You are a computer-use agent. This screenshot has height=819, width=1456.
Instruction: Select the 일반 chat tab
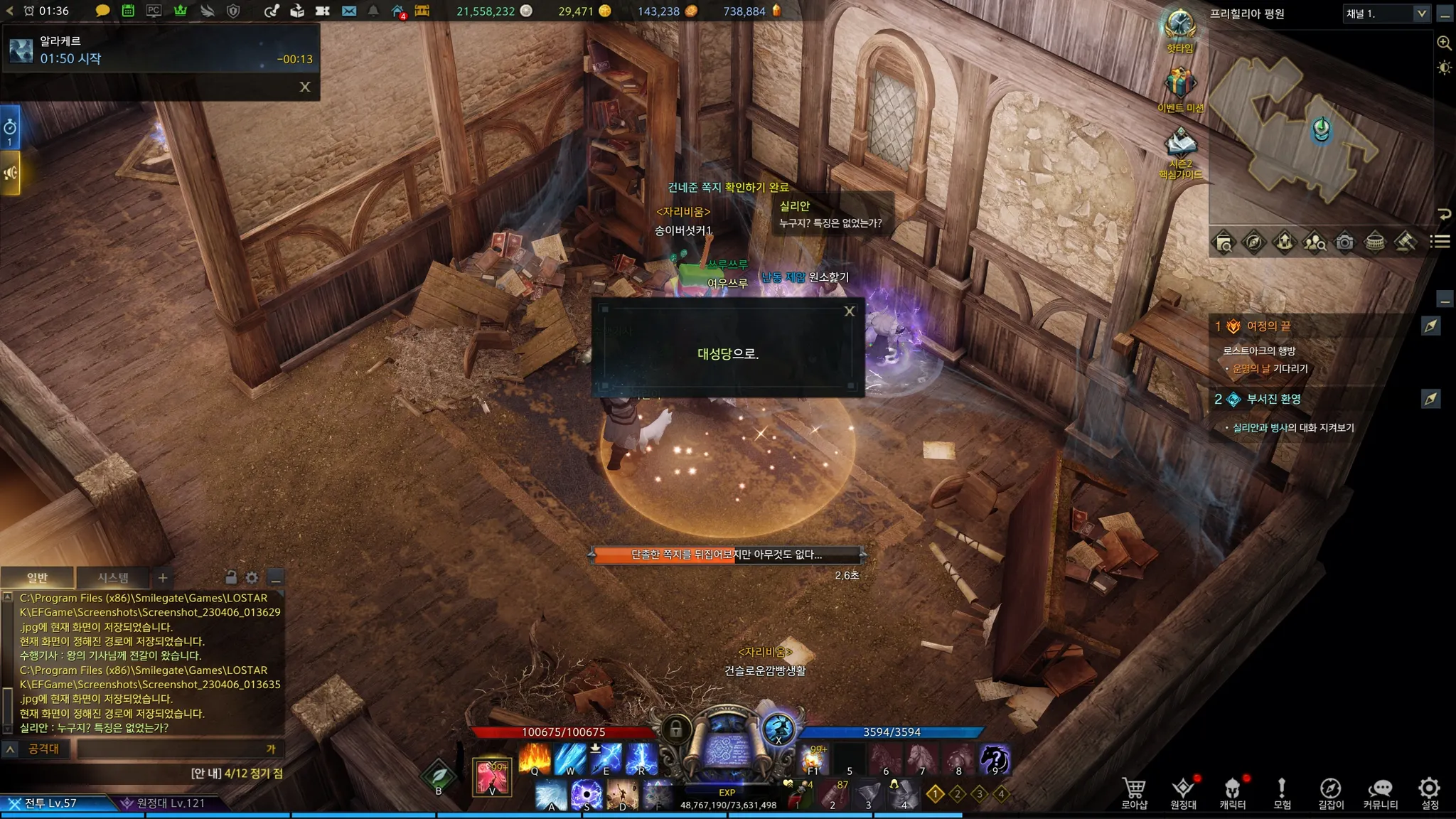click(x=37, y=577)
